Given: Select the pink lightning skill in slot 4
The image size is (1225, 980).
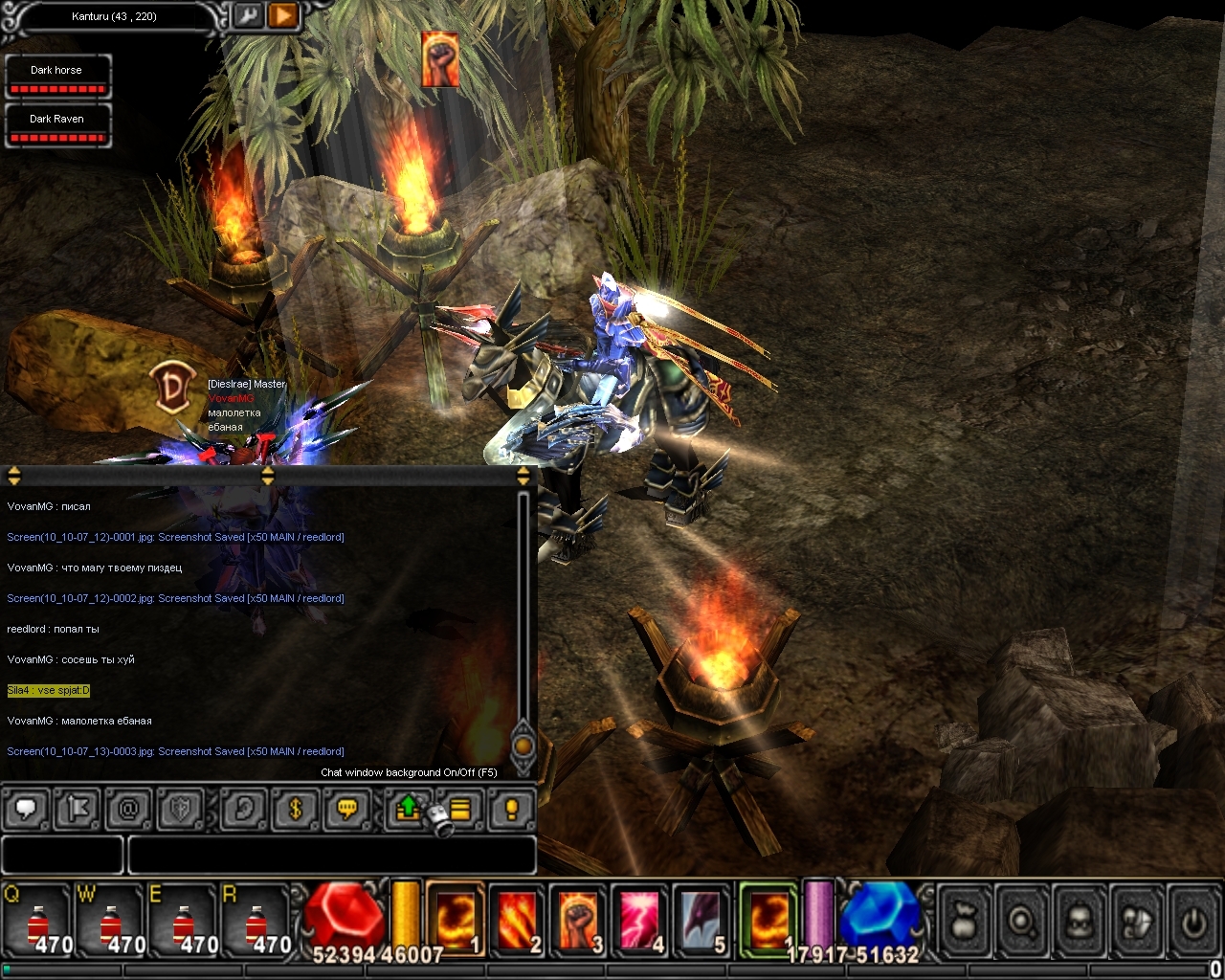Looking at the screenshot, I should [639, 921].
